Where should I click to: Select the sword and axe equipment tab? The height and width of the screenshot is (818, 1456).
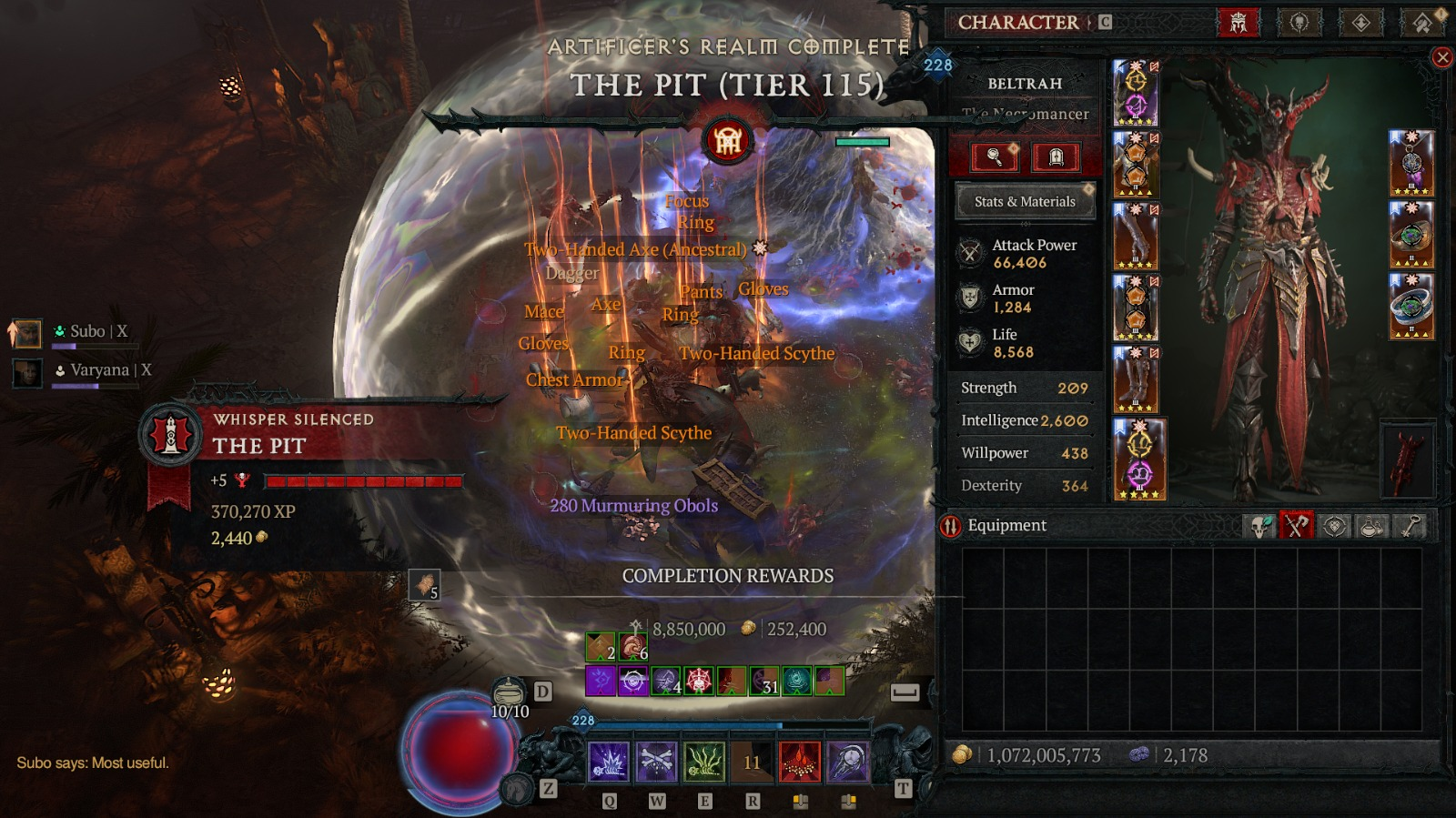pos(1297,526)
